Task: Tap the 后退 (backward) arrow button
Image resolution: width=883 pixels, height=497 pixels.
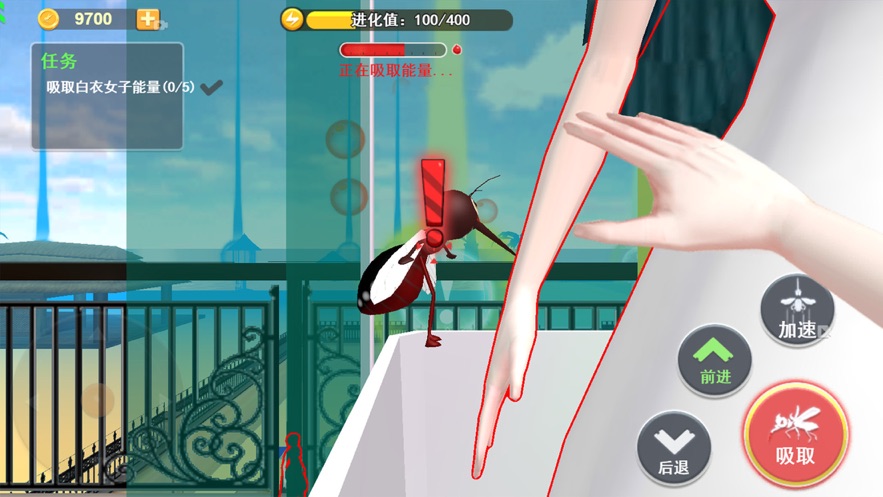Action: [x=674, y=450]
